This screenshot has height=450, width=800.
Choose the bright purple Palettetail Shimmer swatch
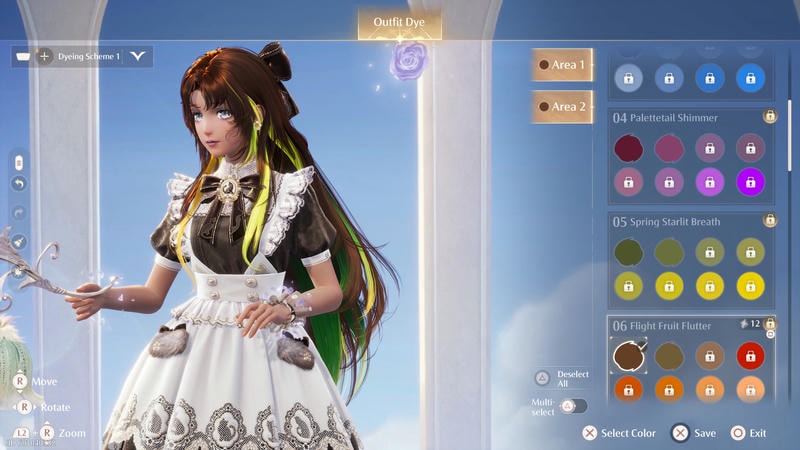click(x=750, y=181)
